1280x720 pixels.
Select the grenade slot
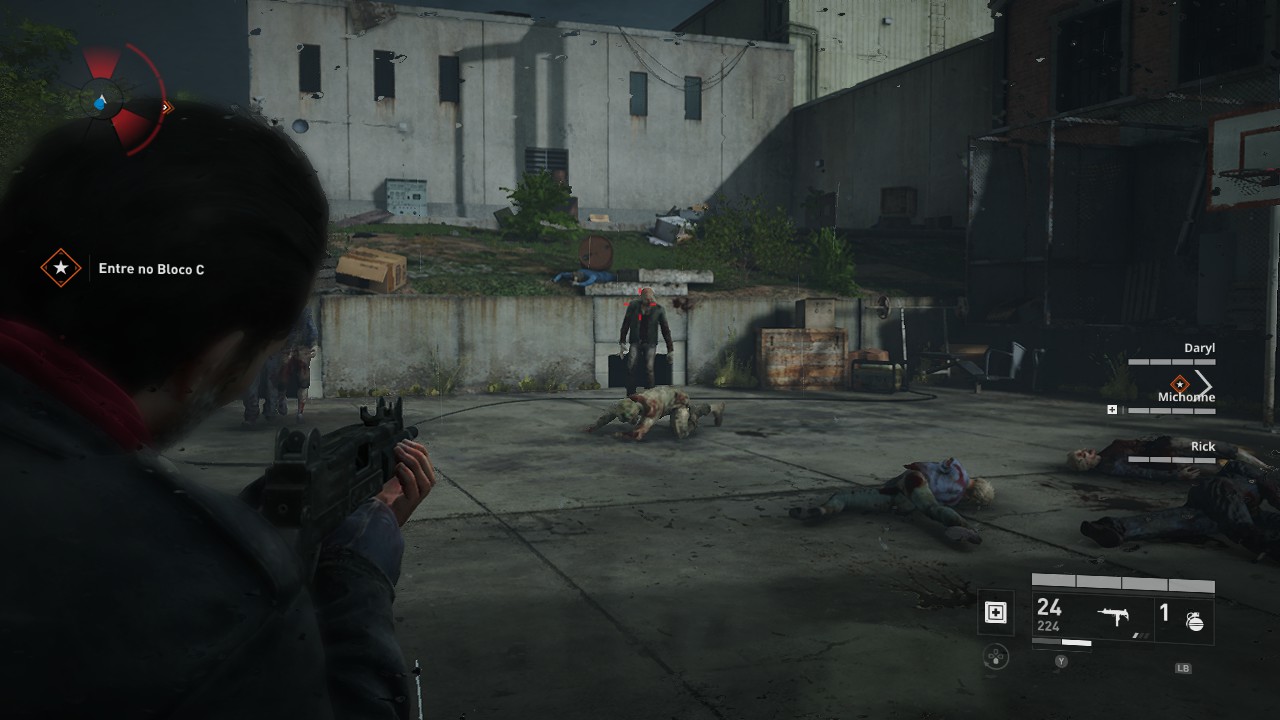pos(1184,616)
